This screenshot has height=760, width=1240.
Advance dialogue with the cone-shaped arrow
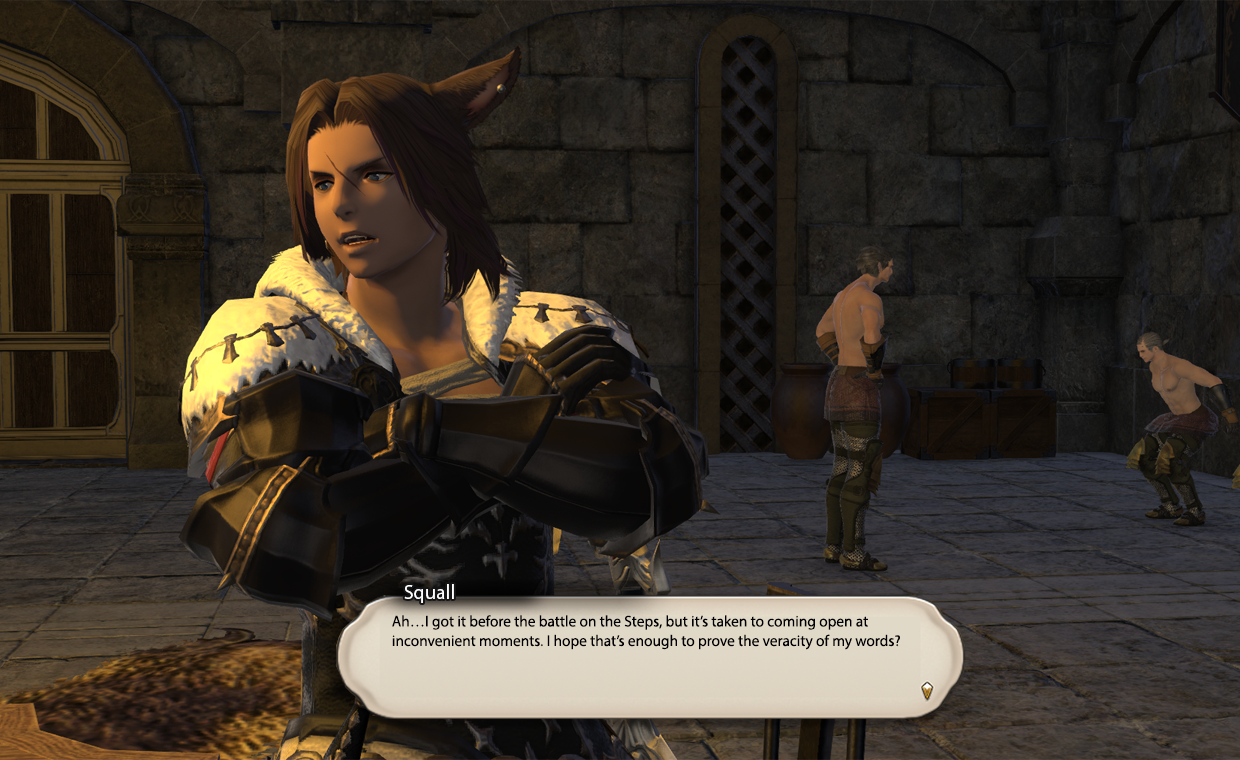[x=927, y=690]
